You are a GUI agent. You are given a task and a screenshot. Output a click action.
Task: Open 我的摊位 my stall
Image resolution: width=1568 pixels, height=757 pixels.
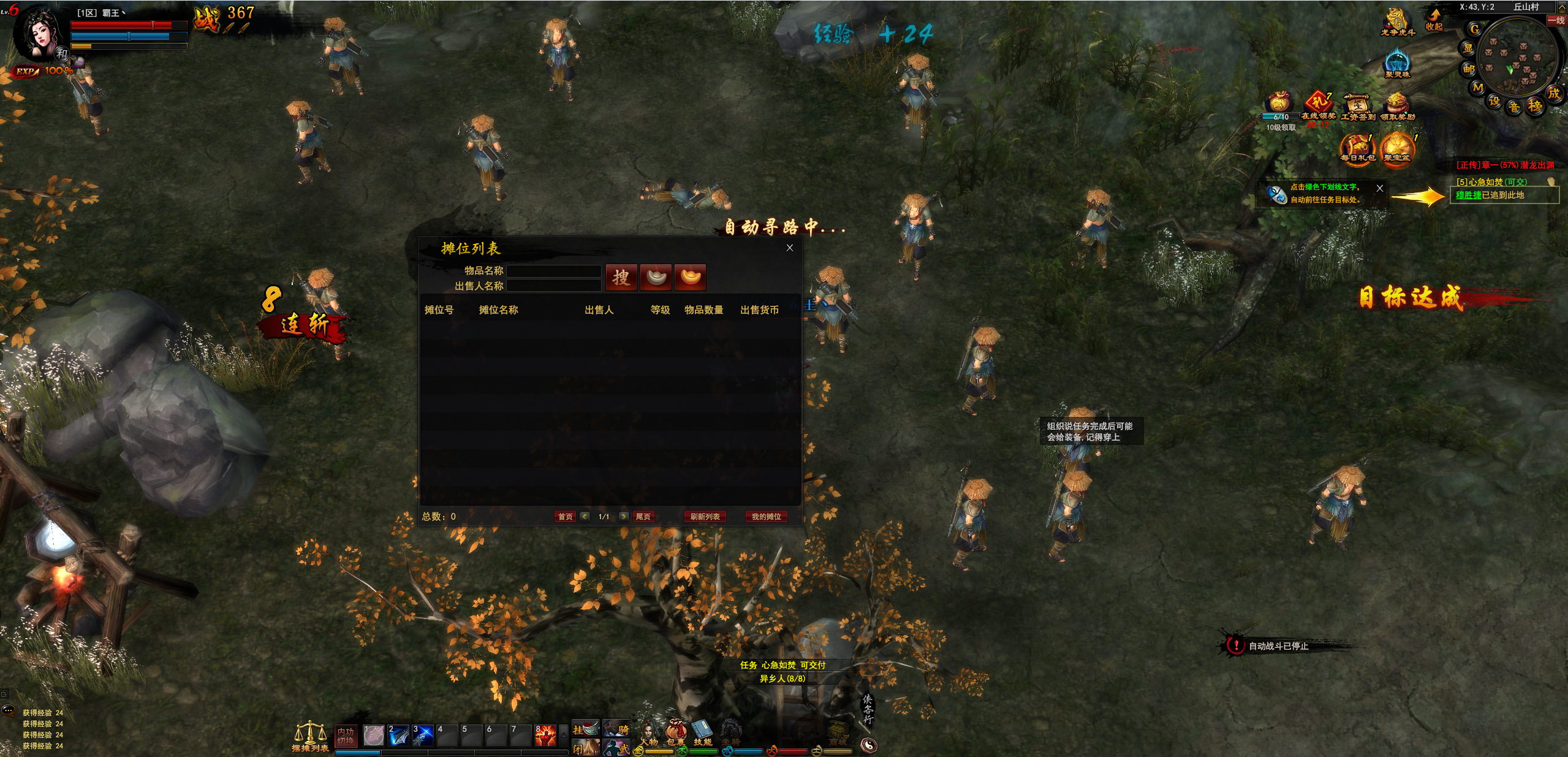click(766, 517)
